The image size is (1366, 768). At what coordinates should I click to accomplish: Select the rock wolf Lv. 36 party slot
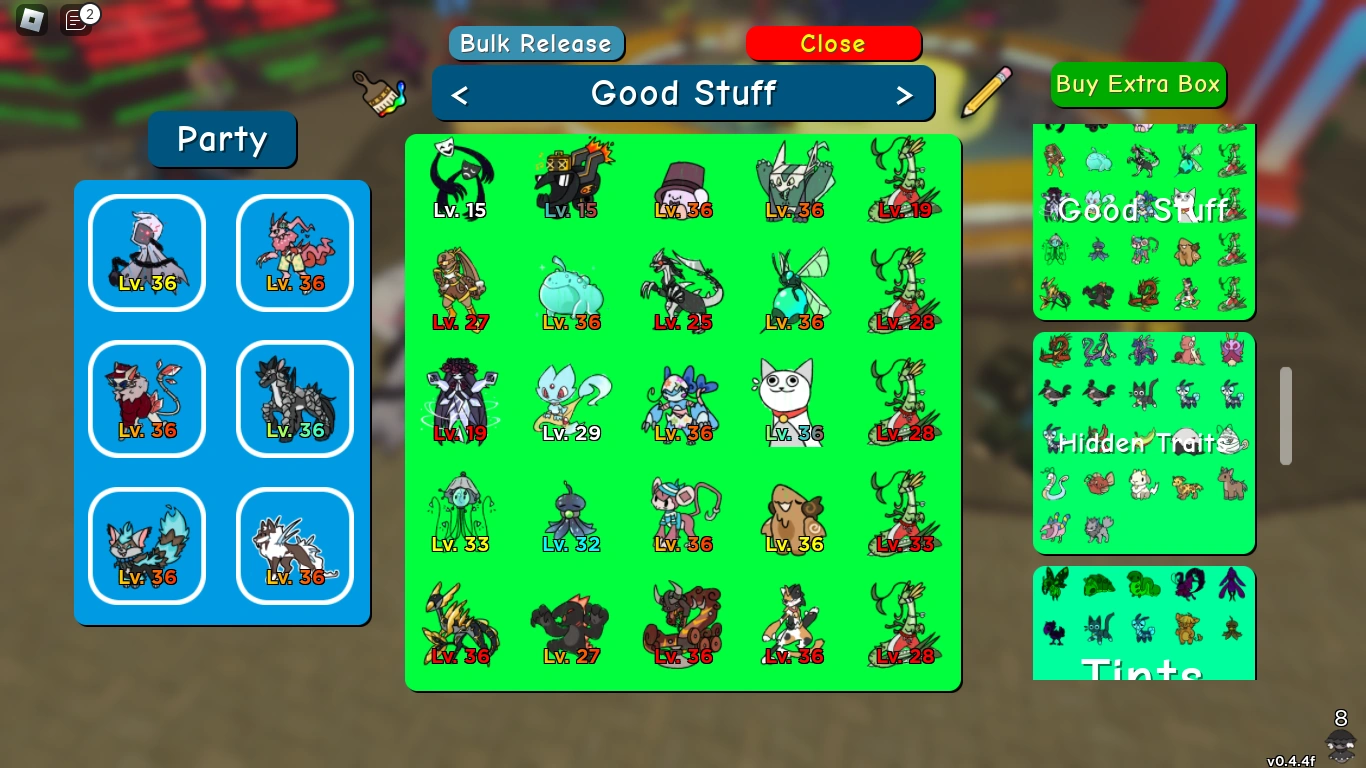[x=294, y=398]
